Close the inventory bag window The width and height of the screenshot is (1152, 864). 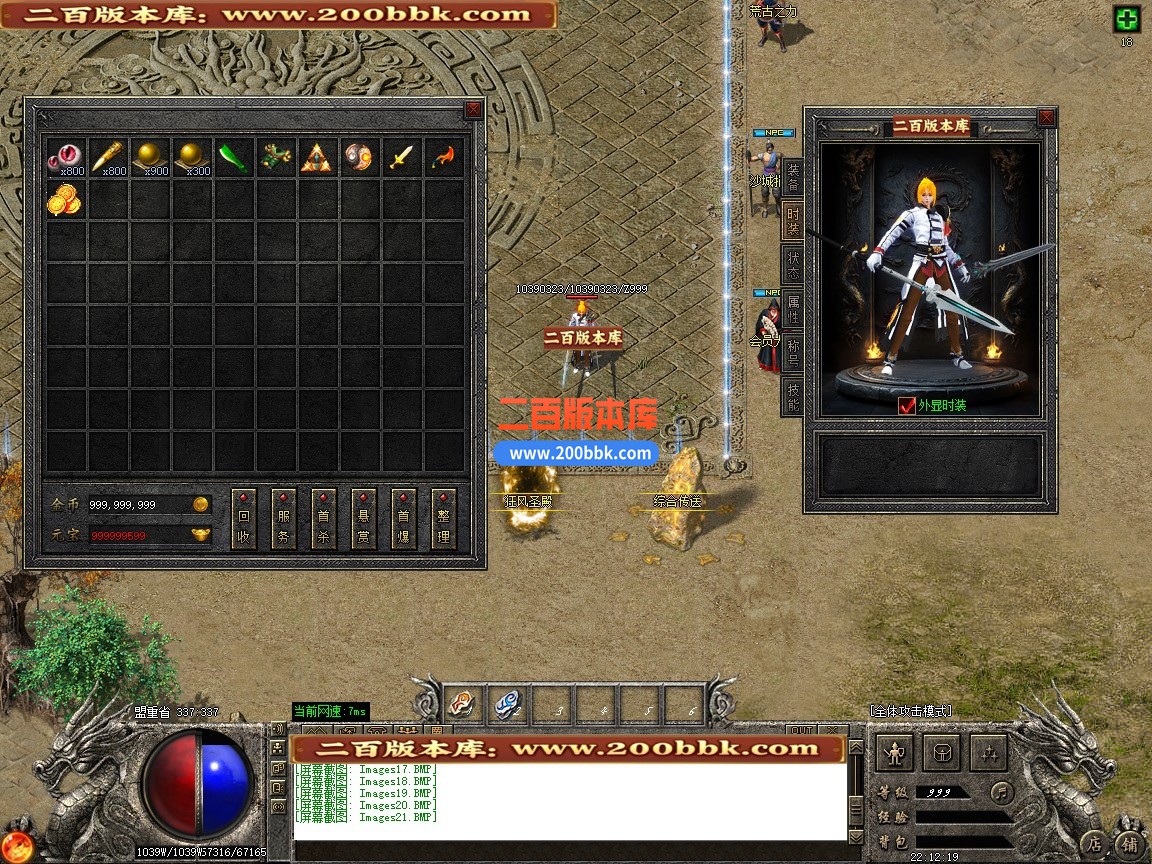(x=473, y=110)
